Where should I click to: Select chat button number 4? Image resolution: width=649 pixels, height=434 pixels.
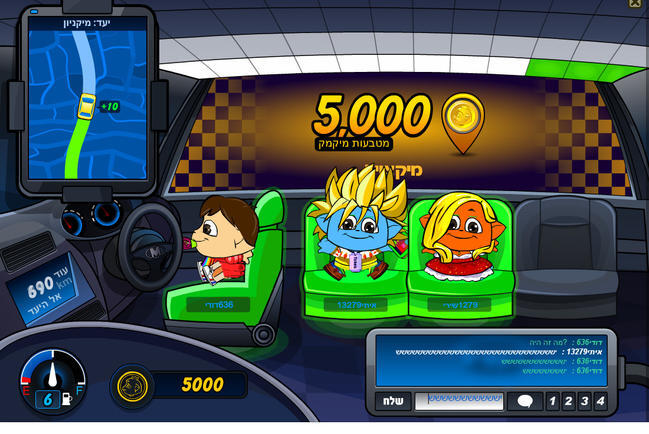600,401
